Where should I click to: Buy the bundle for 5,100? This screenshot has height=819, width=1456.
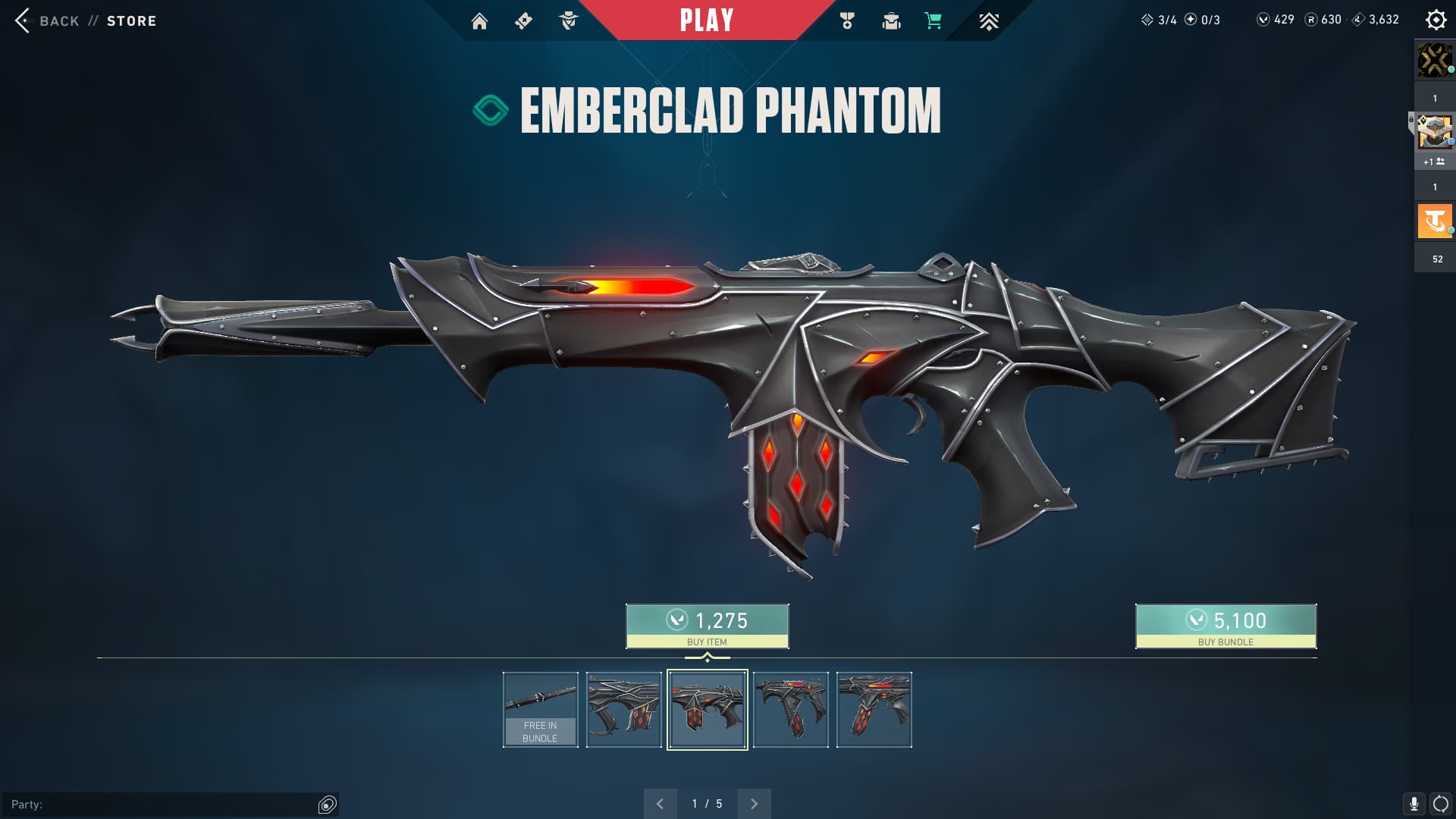click(x=1225, y=626)
